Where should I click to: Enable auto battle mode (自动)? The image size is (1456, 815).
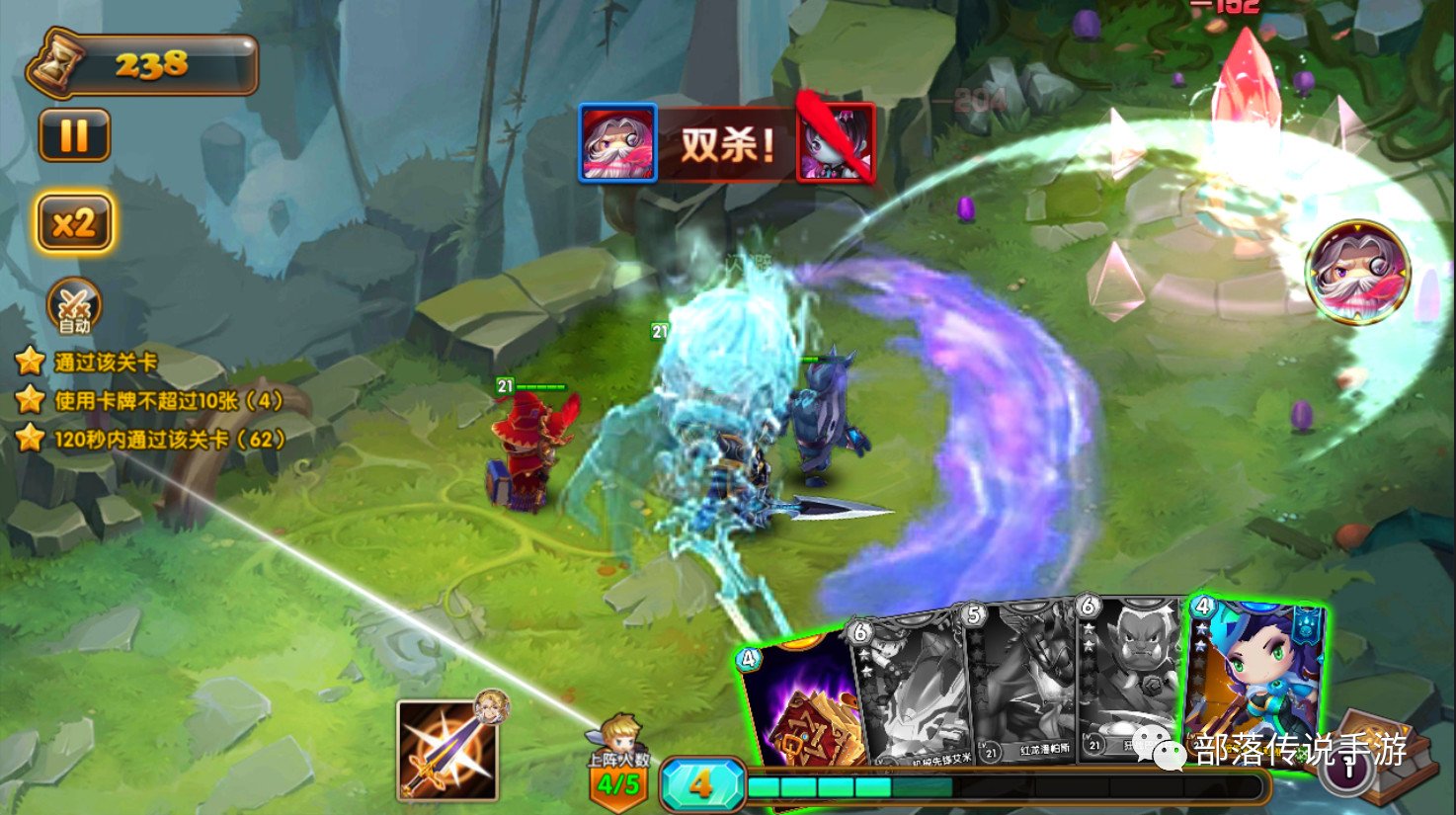click(74, 307)
